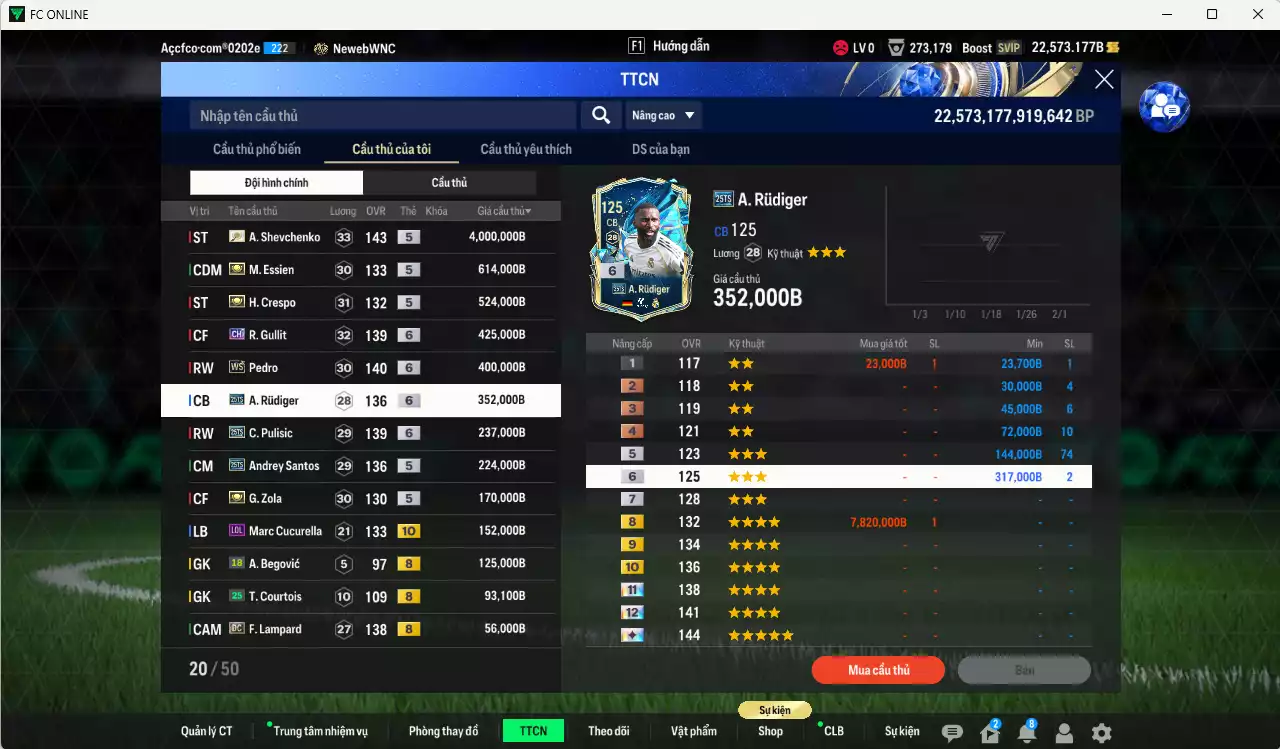Click the magnifier search button

tap(600, 116)
